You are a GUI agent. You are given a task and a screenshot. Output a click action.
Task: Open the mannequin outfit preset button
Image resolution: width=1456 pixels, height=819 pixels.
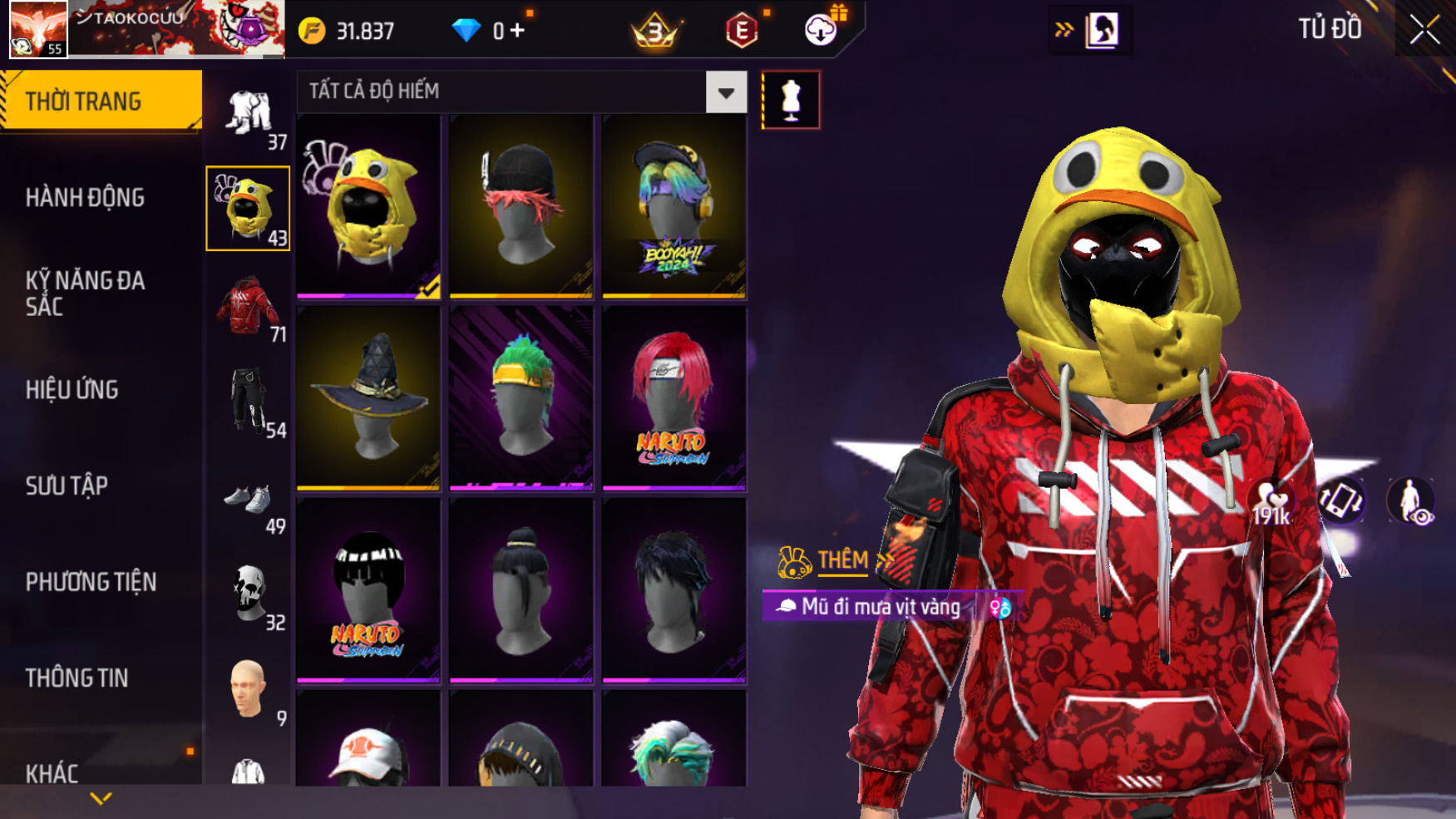tap(791, 101)
